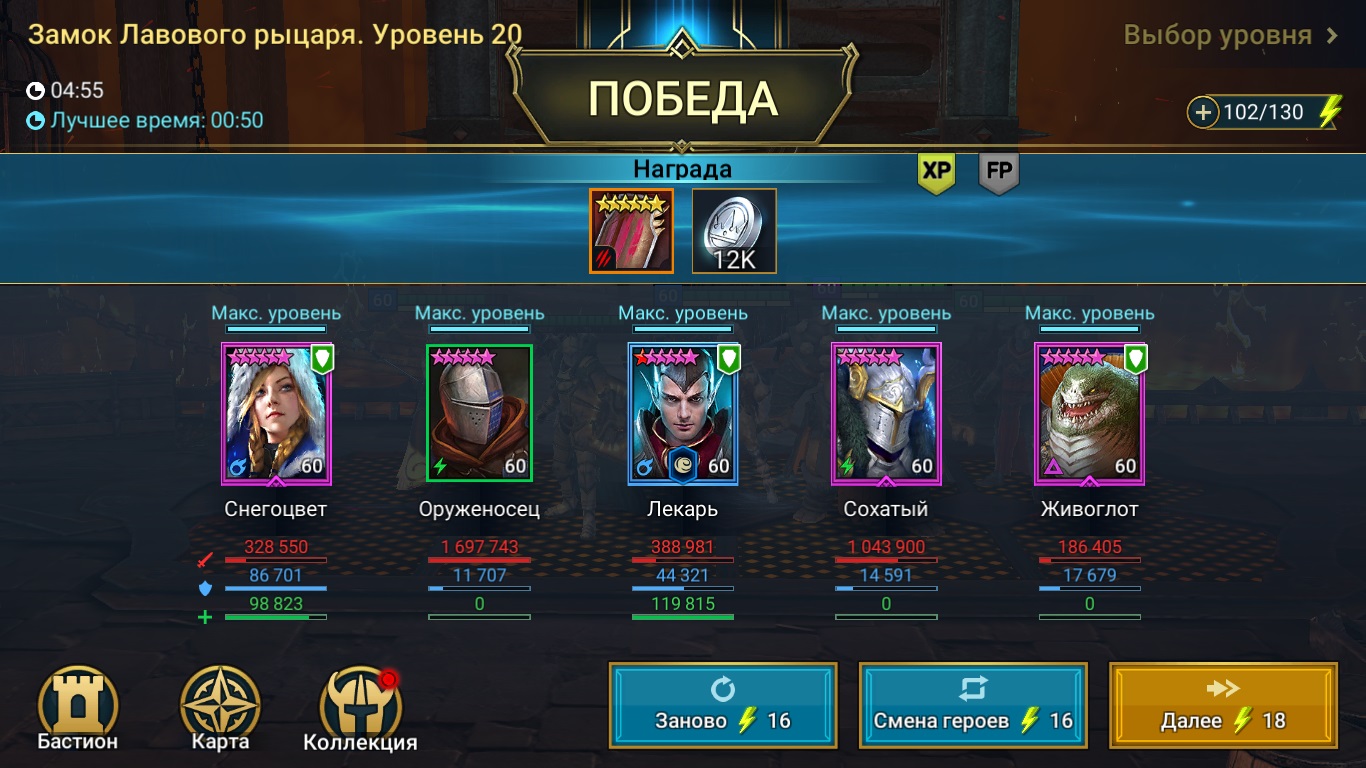This screenshot has height=768, width=1366.
Task: Toggle the XP booster indicator
Action: [x=935, y=170]
